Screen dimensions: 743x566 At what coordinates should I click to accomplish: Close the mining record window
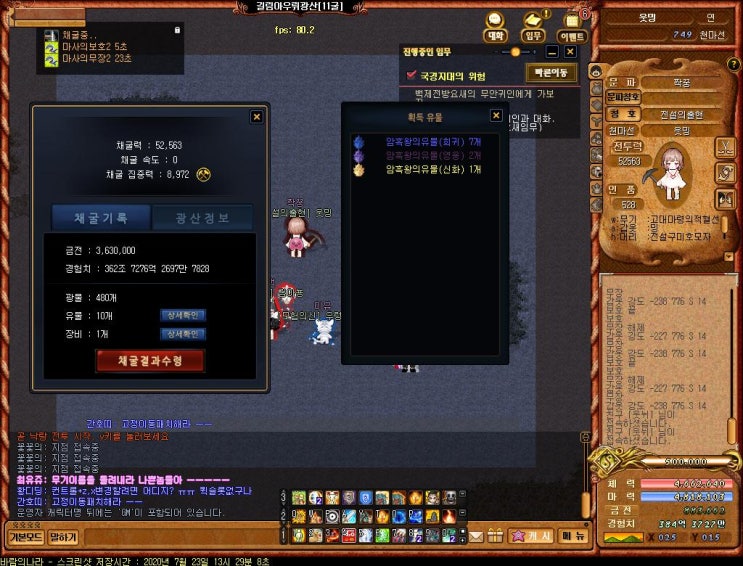pyautogui.click(x=256, y=117)
